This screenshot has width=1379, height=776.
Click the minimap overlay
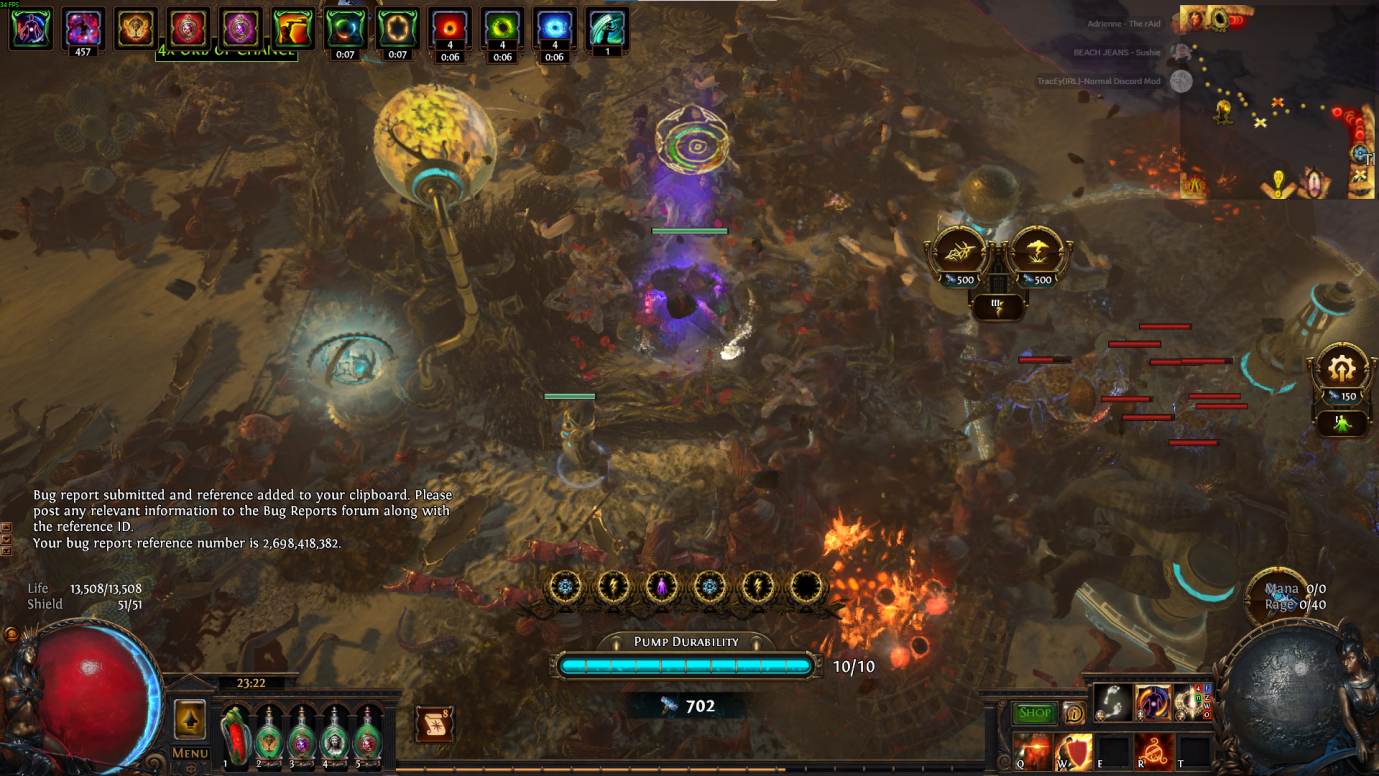(1278, 100)
